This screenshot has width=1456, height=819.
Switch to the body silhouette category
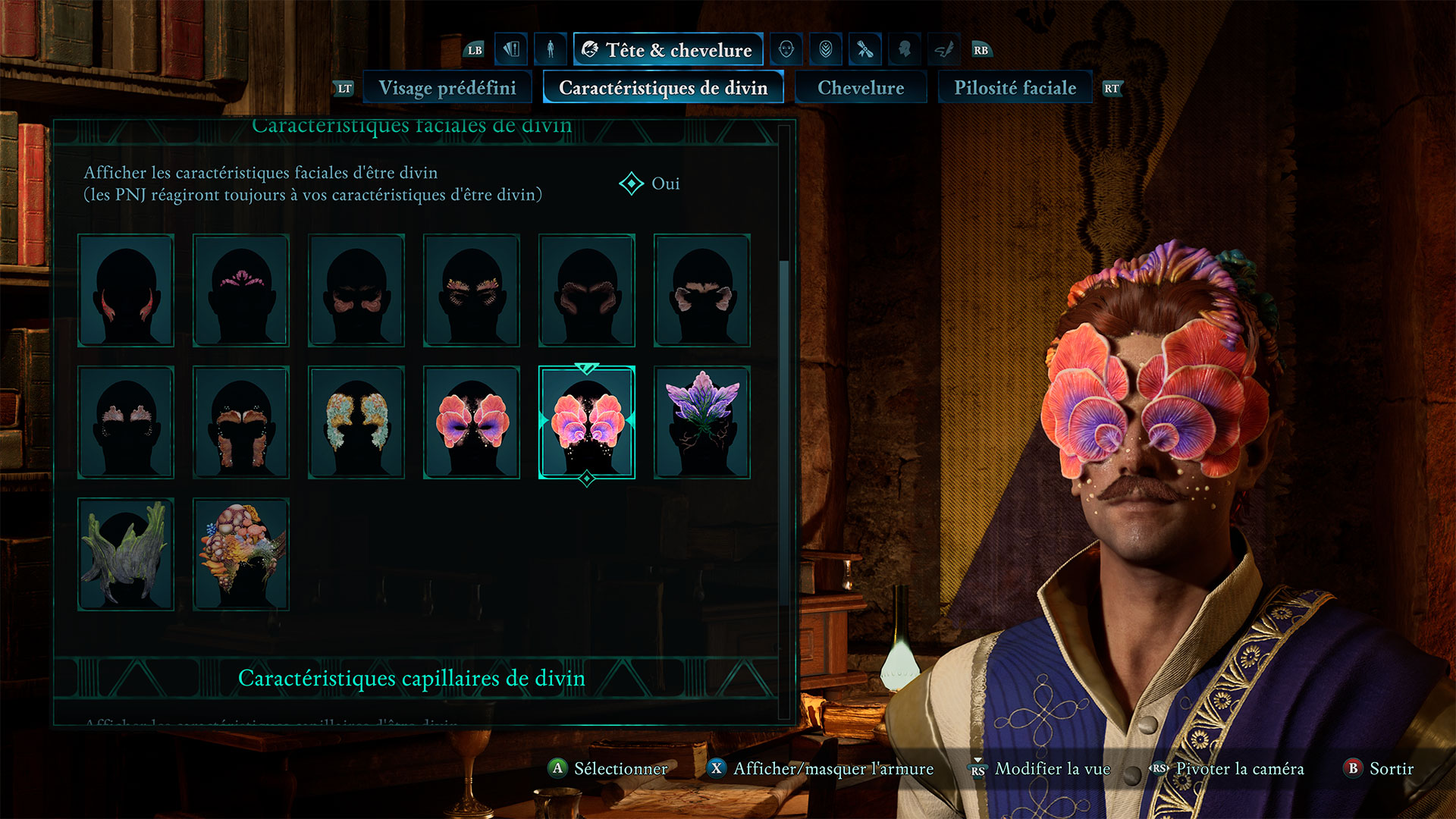tap(551, 50)
